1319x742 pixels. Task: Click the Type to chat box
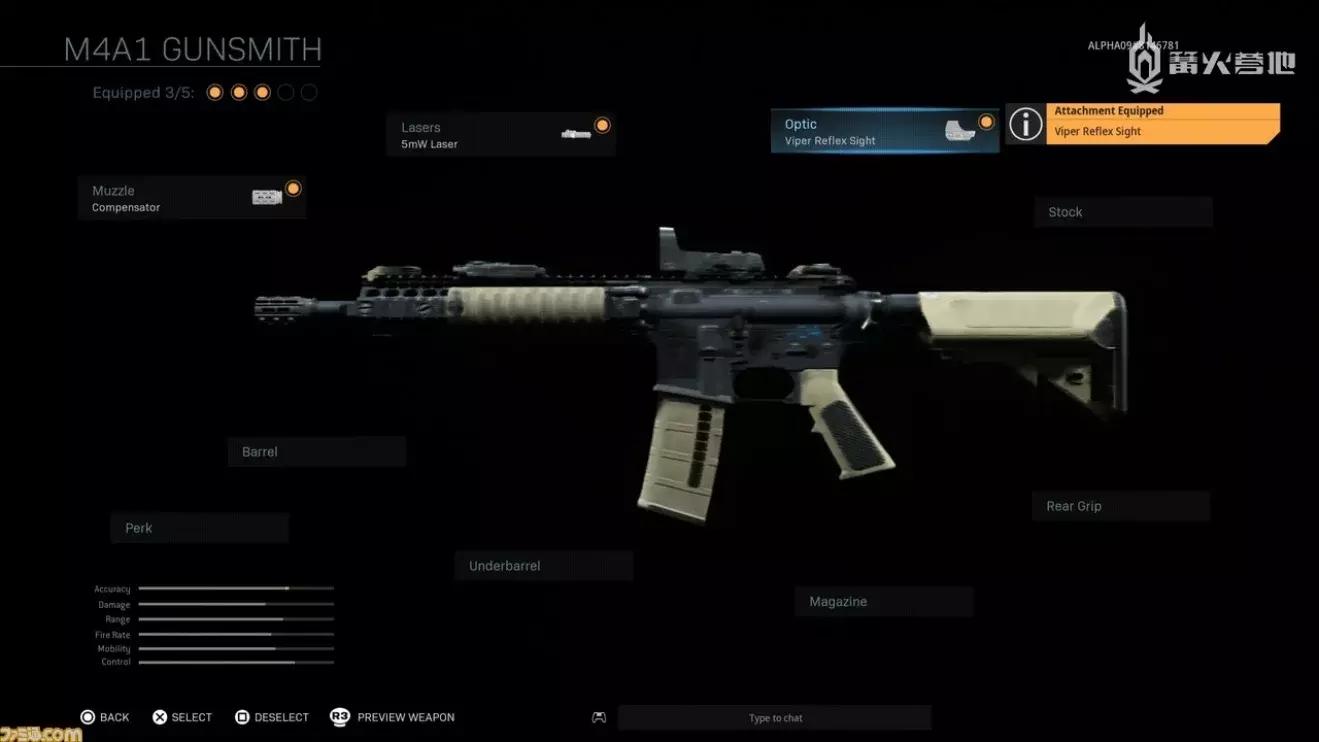pyautogui.click(x=775, y=718)
